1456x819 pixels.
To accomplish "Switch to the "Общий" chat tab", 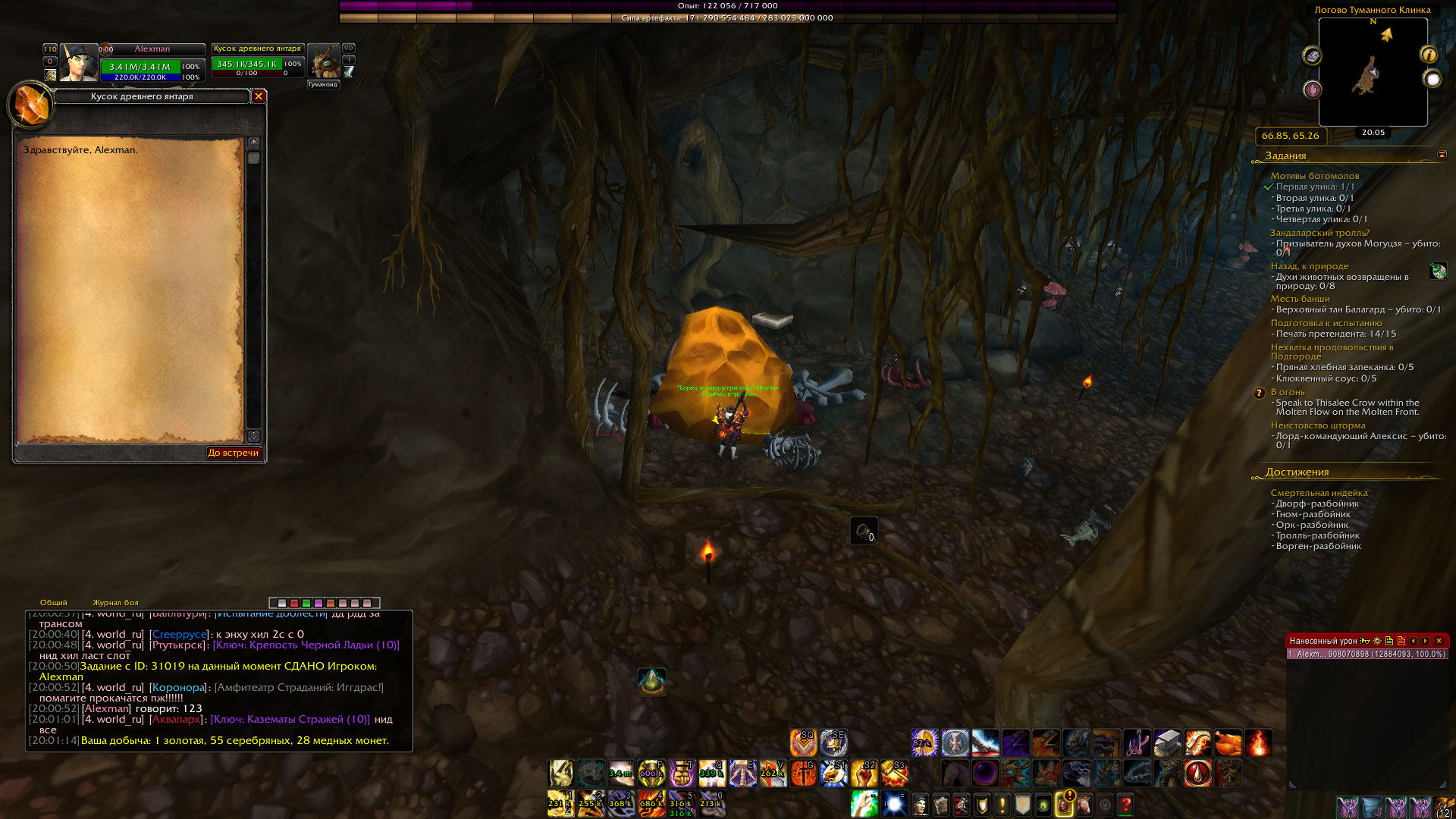I will point(53,603).
